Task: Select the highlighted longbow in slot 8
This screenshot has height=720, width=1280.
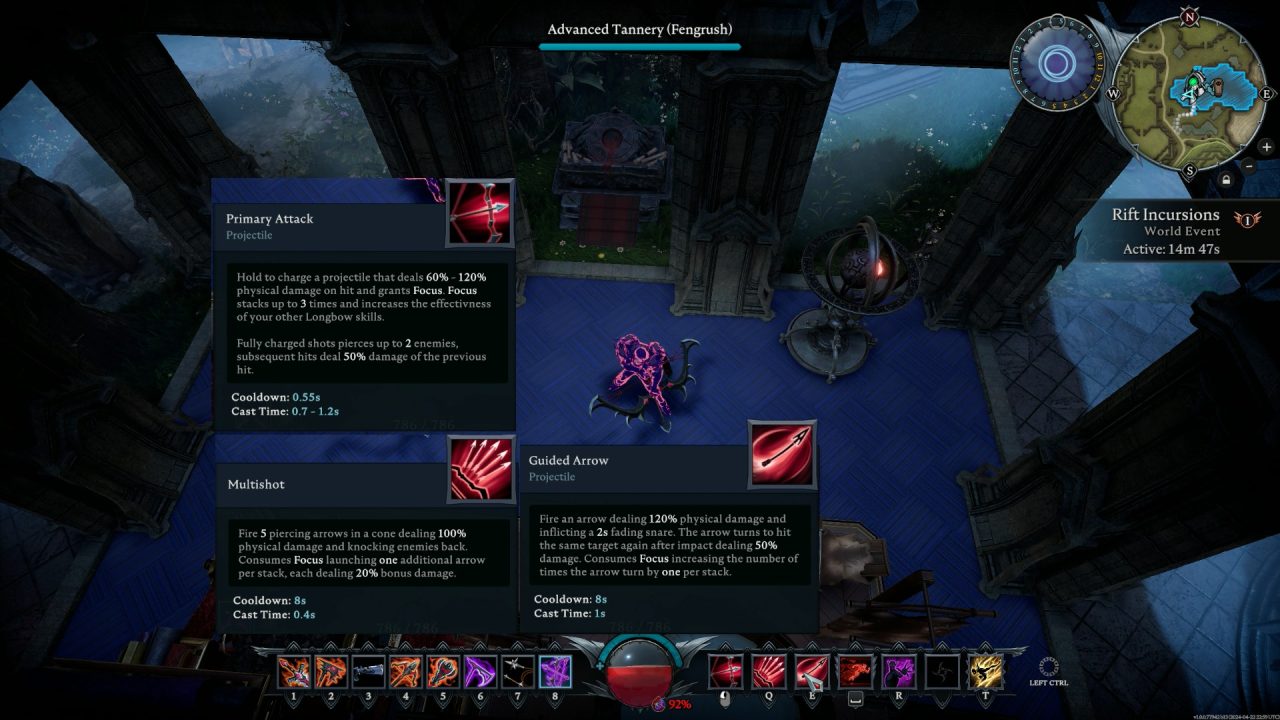Action: tap(555, 671)
